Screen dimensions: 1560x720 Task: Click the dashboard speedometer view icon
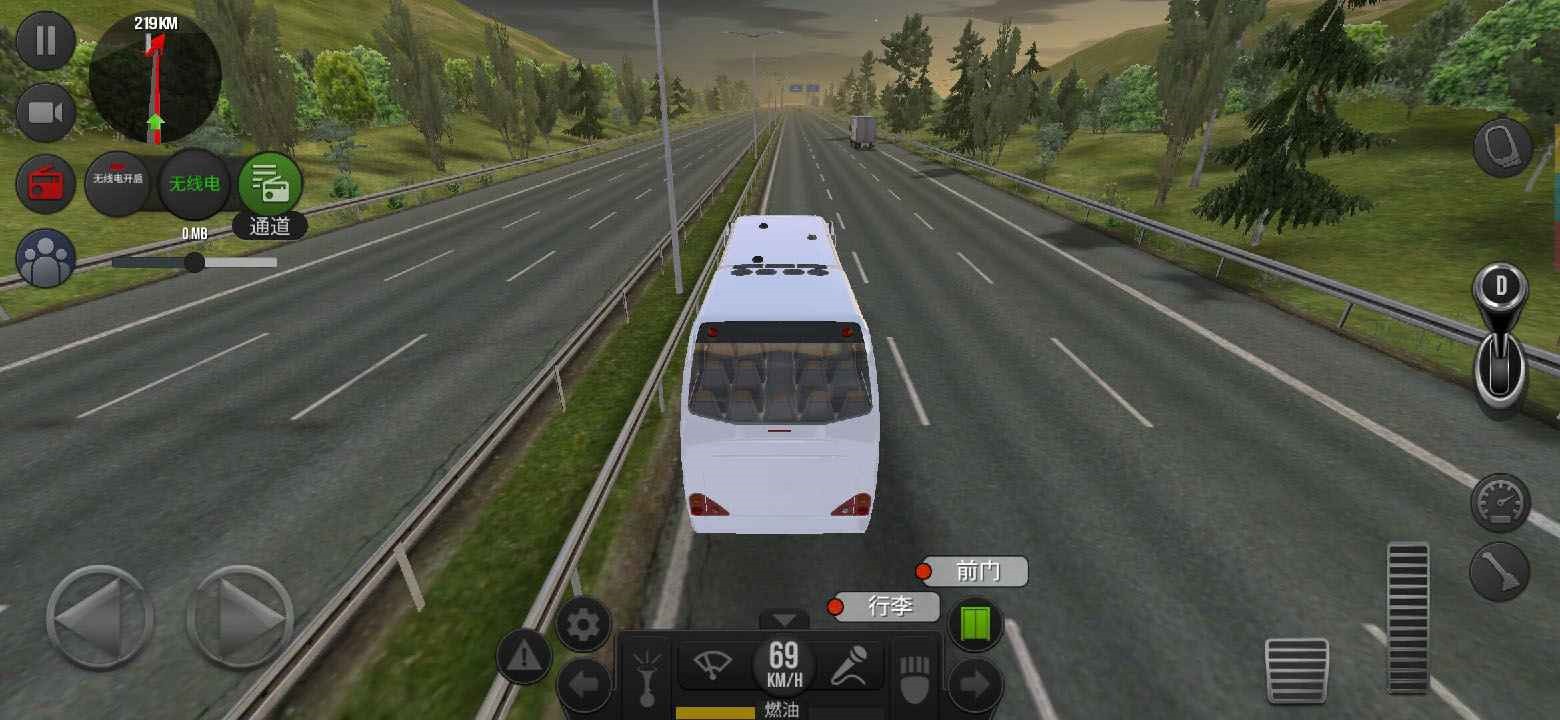[1499, 503]
